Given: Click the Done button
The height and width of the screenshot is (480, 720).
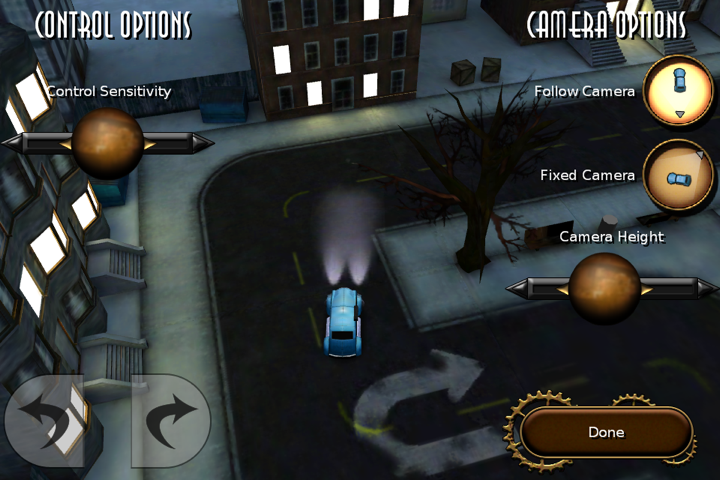Looking at the screenshot, I should point(606,432).
